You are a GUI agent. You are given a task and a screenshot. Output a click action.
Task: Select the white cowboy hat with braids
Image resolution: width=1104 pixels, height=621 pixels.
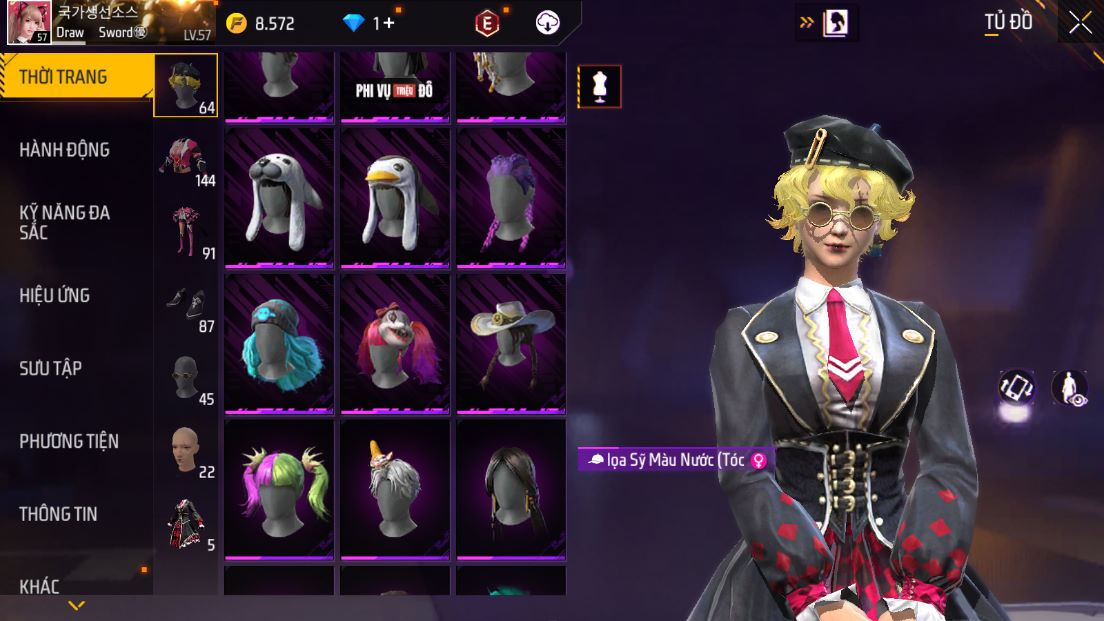coord(511,344)
